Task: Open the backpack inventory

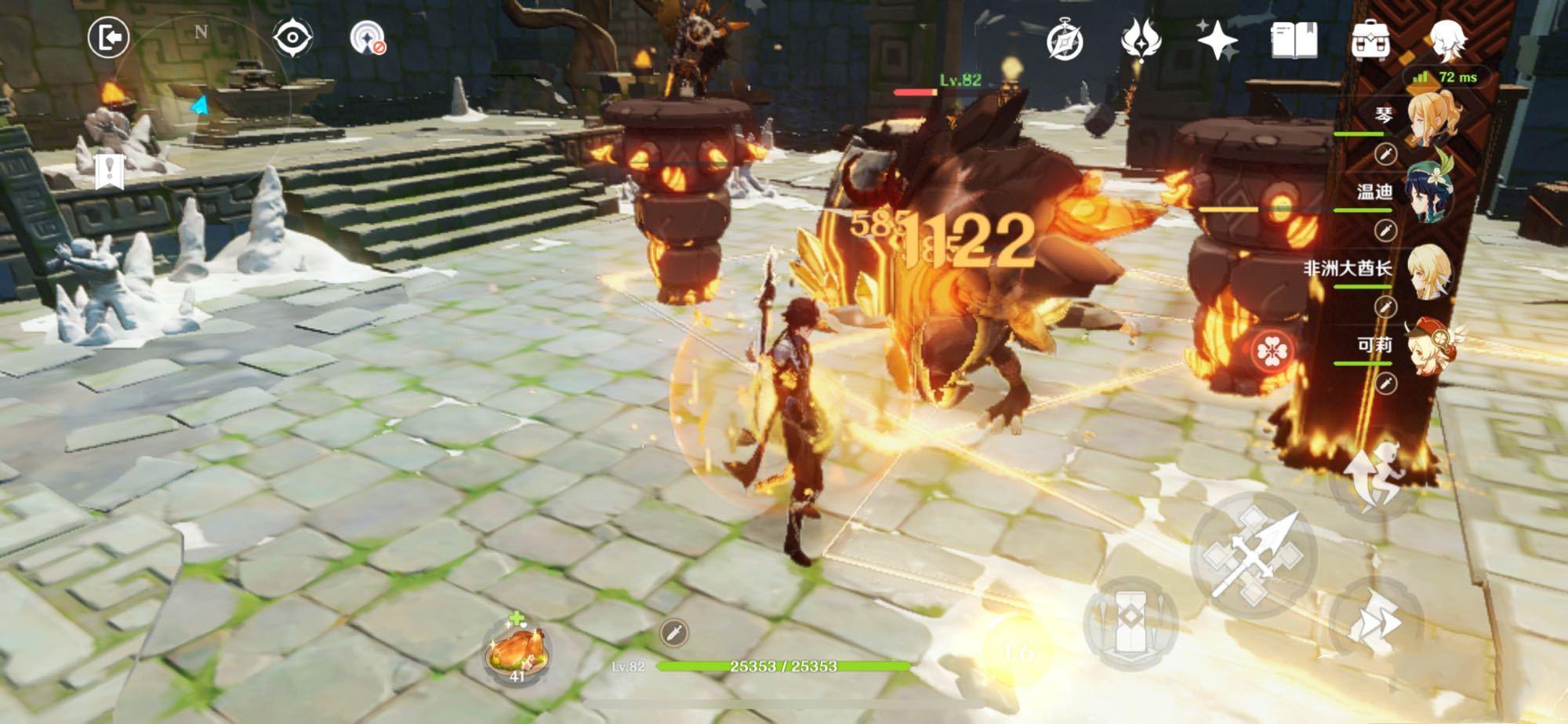Action: point(1370,40)
